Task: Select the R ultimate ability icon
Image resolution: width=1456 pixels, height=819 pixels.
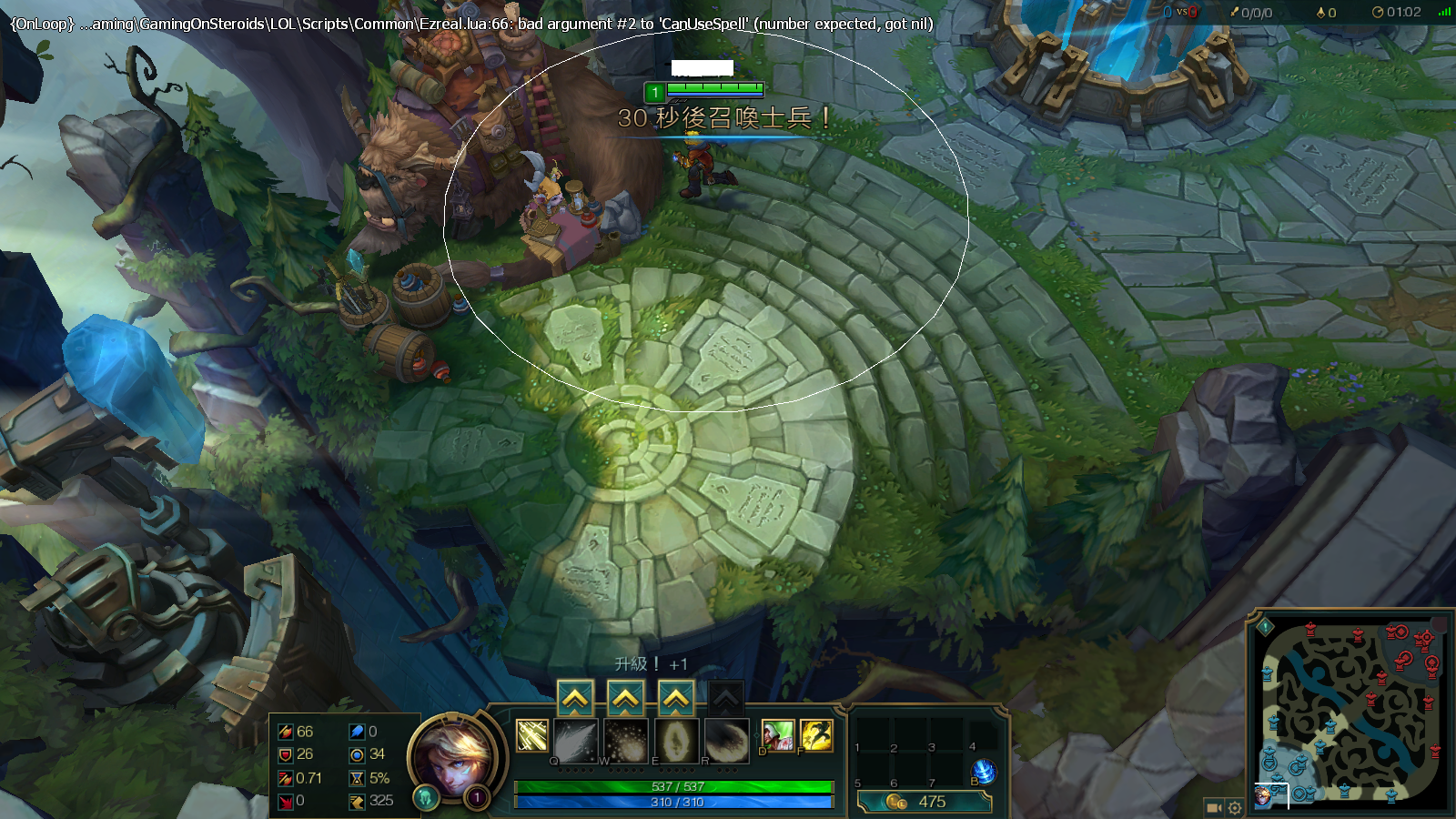Action: point(726,741)
